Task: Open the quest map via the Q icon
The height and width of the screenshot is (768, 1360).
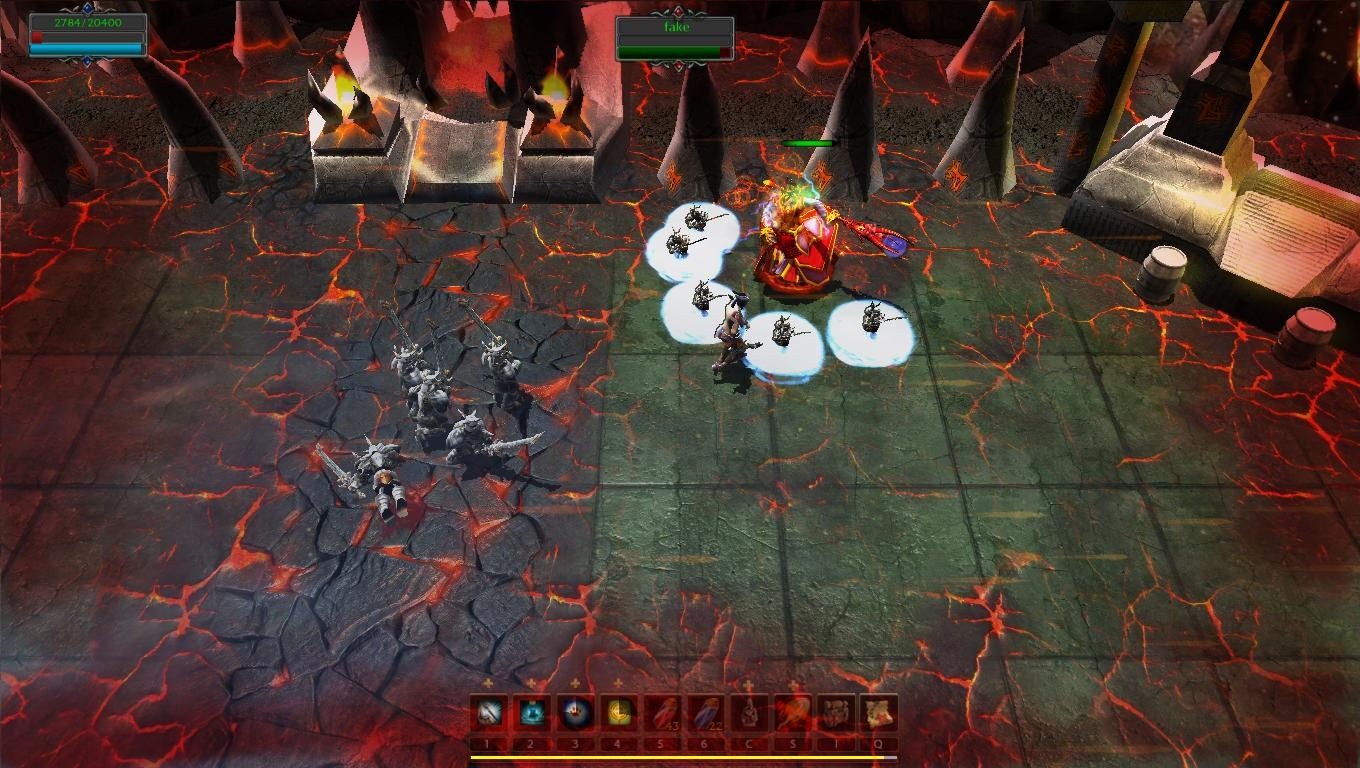Action: tap(878, 713)
